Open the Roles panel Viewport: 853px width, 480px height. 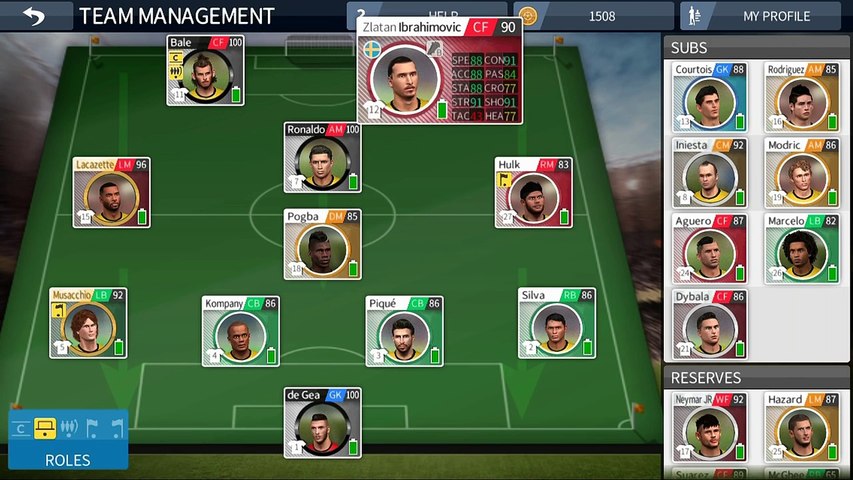tap(68, 440)
